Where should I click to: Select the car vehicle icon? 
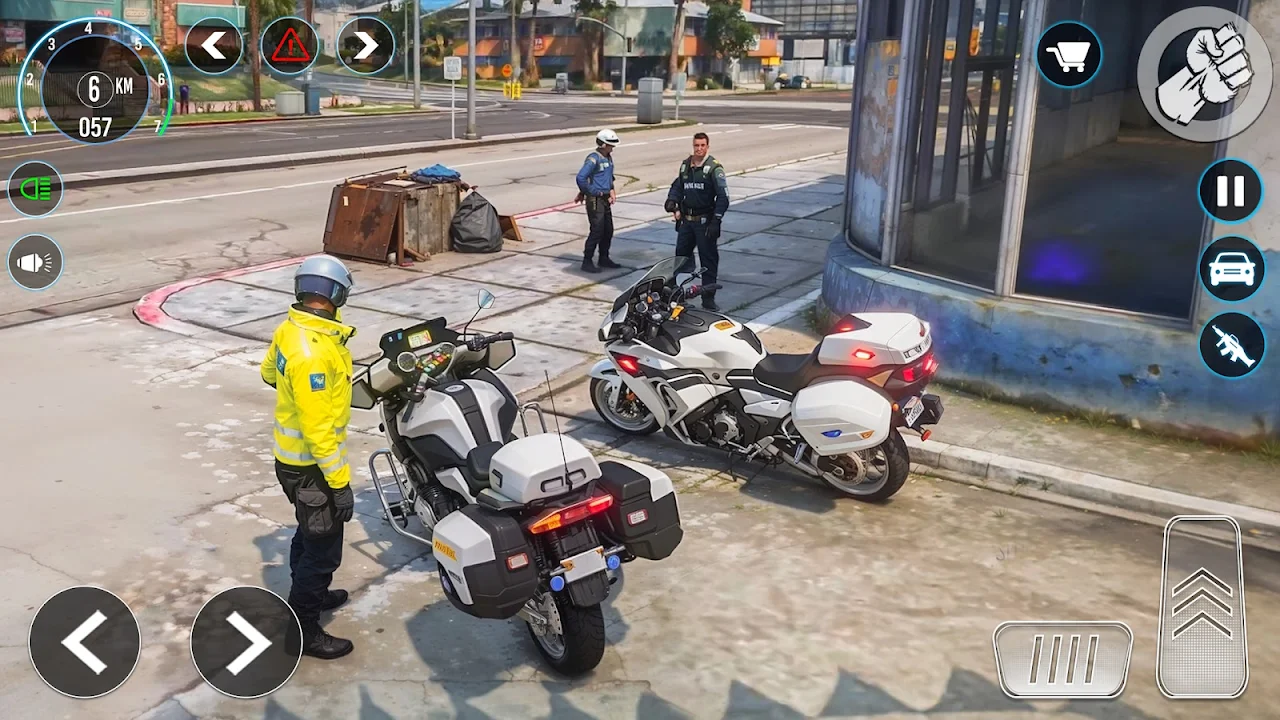click(x=1231, y=269)
